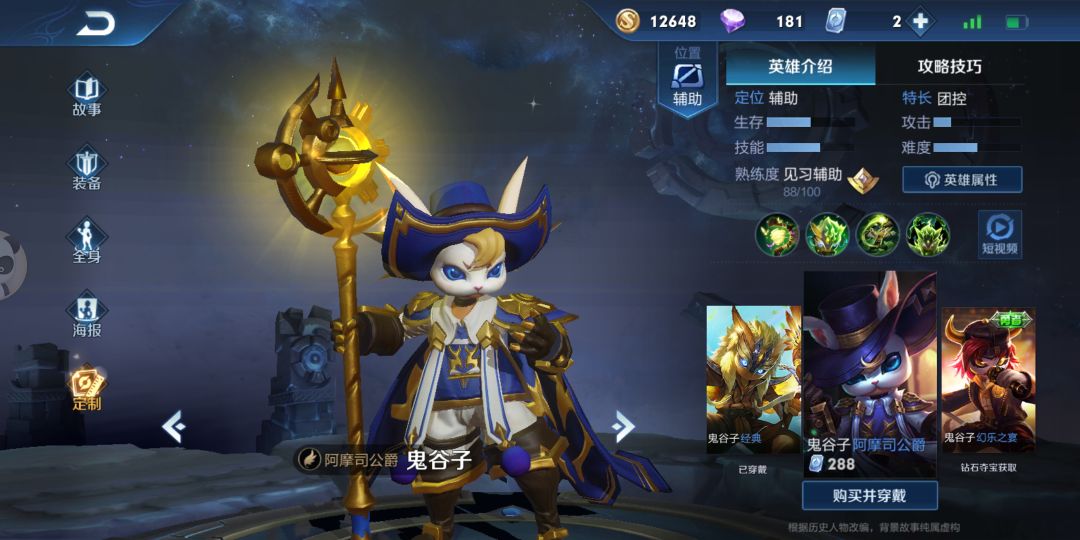The width and height of the screenshot is (1080, 540).
Task: Tap the 辅助 position badge
Action: point(687,80)
